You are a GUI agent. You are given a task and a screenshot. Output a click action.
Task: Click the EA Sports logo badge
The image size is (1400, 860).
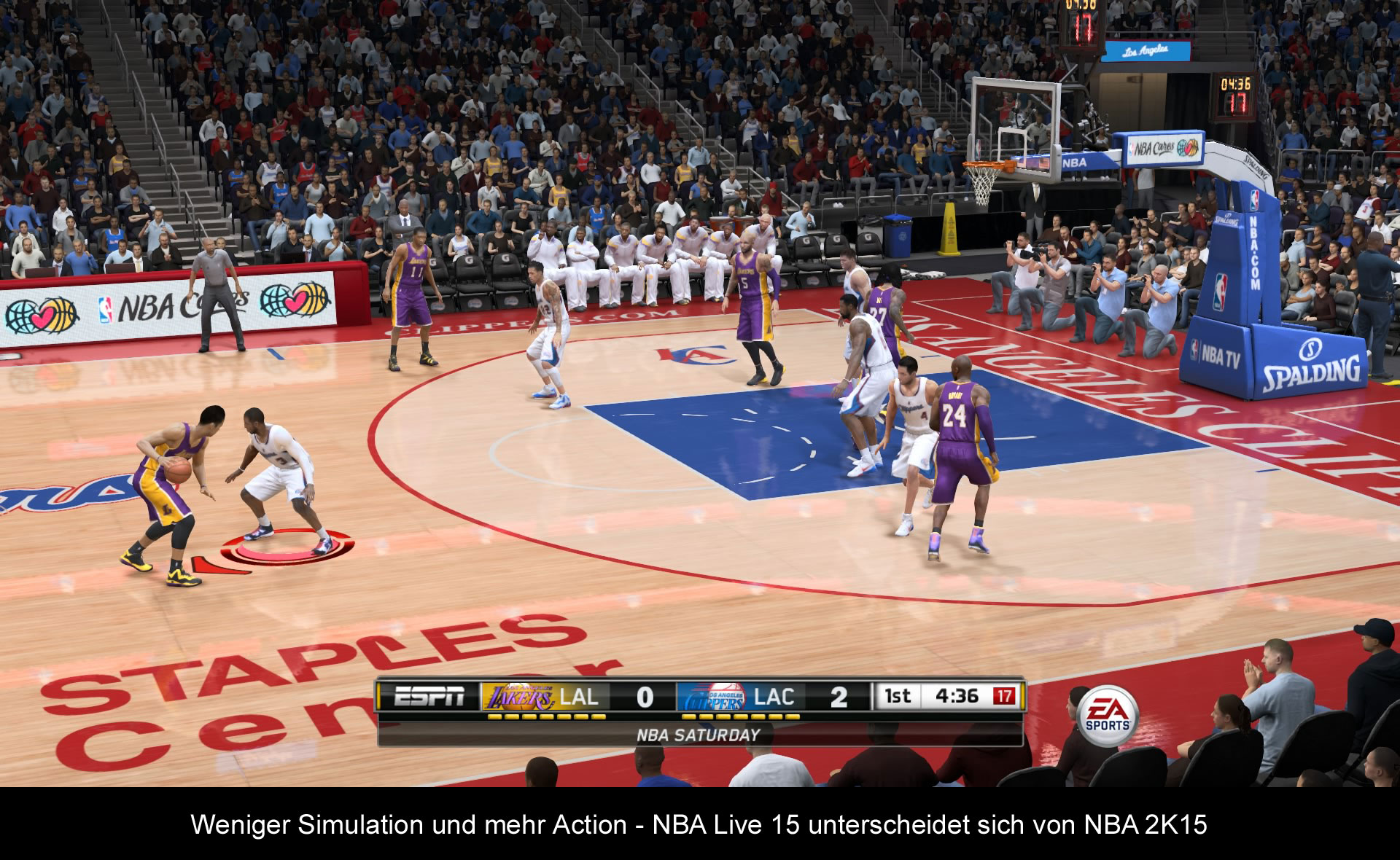[1108, 715]
